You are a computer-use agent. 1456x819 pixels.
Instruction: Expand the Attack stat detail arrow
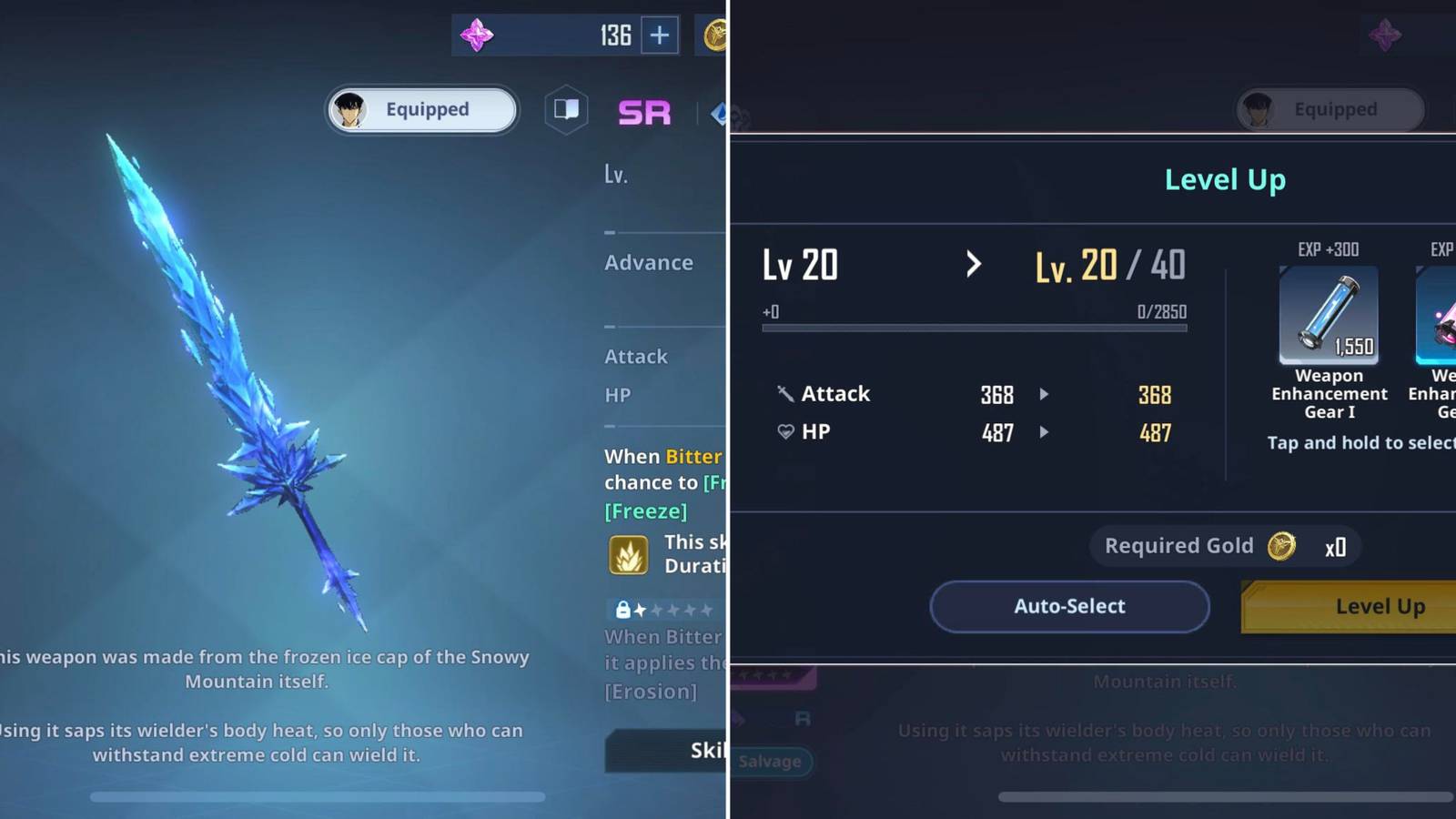coord(1043,394)
